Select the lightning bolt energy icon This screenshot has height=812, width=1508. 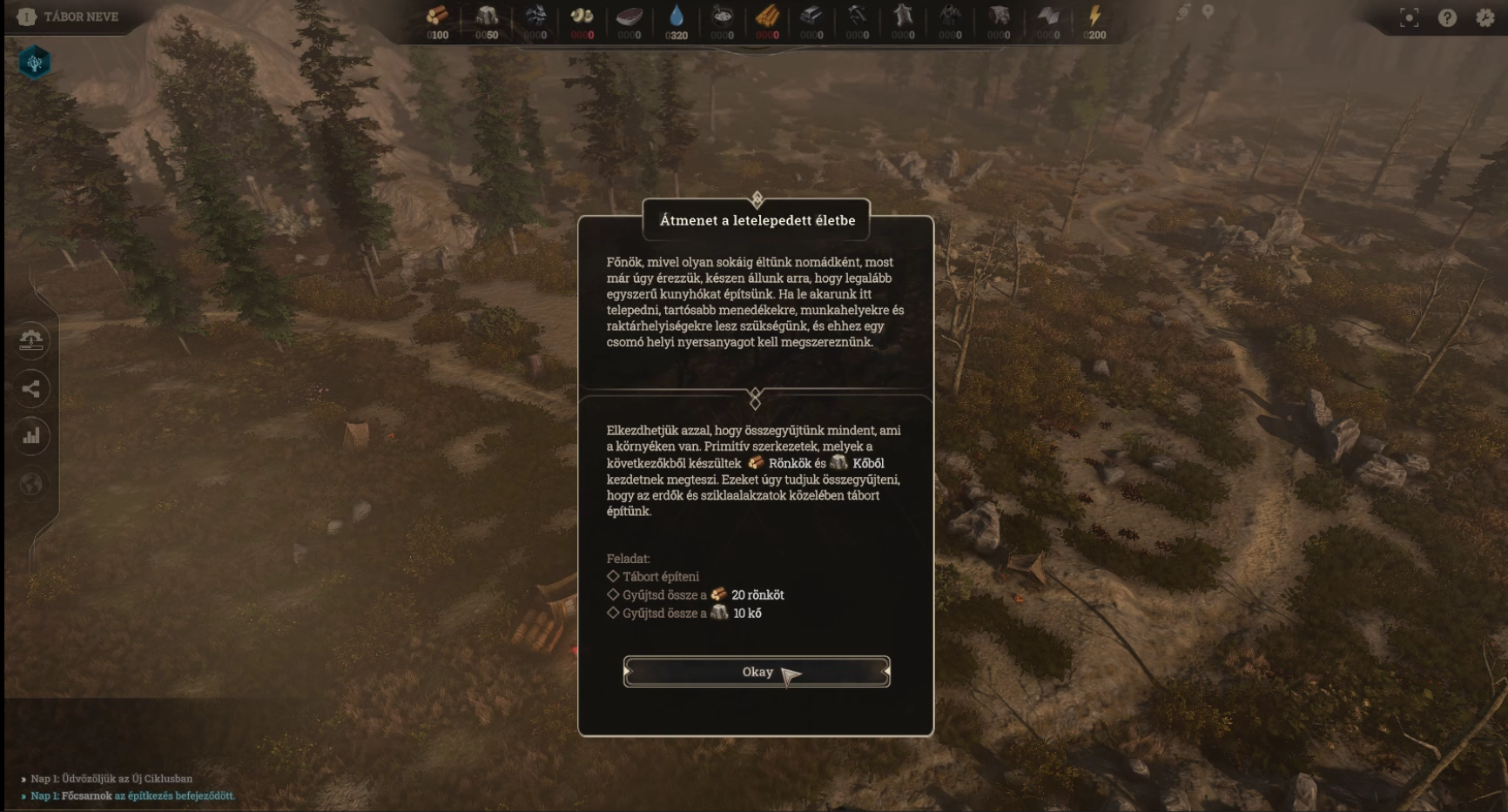pyautogui.click(x=1094, y=16)
